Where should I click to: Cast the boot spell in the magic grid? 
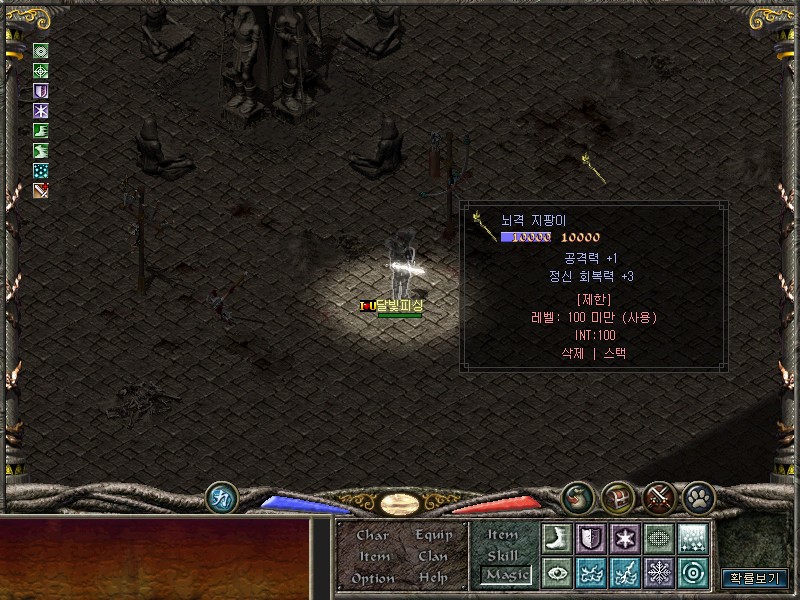click(557, 538)
